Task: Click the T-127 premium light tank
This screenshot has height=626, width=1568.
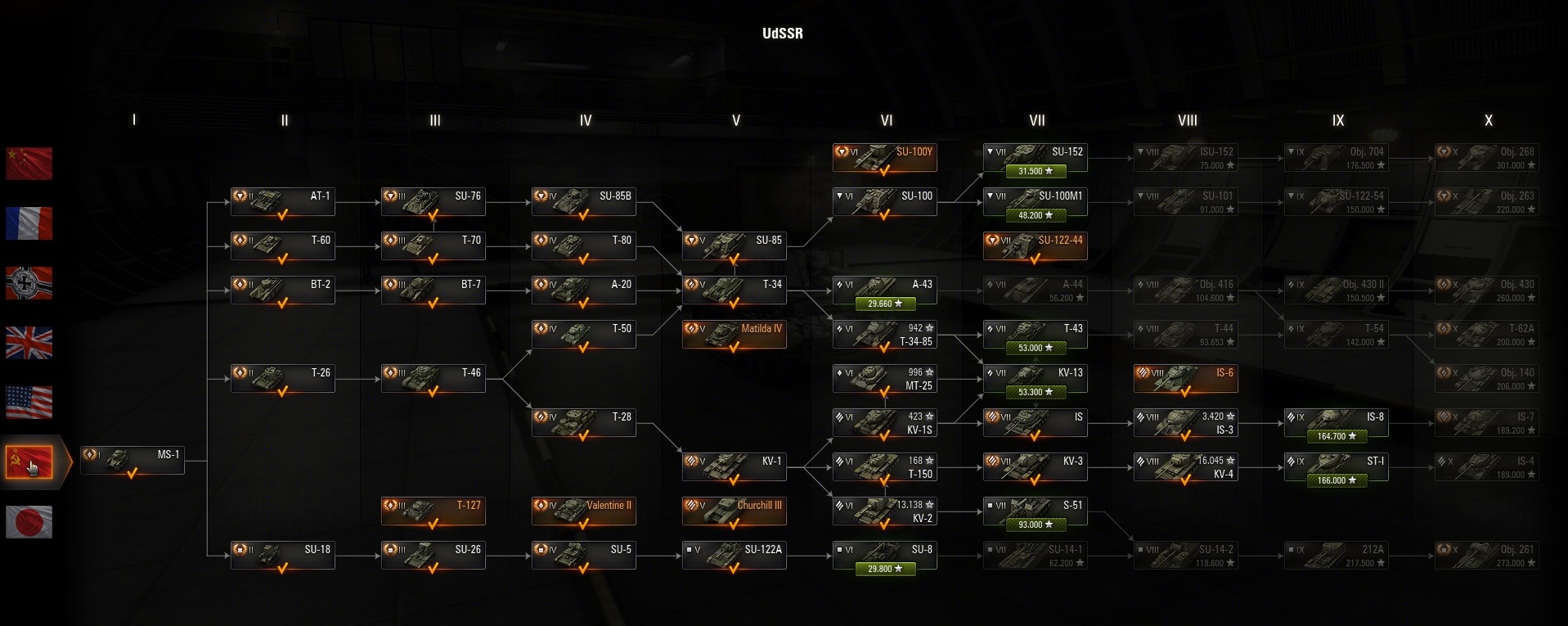Action: point(433,511)
